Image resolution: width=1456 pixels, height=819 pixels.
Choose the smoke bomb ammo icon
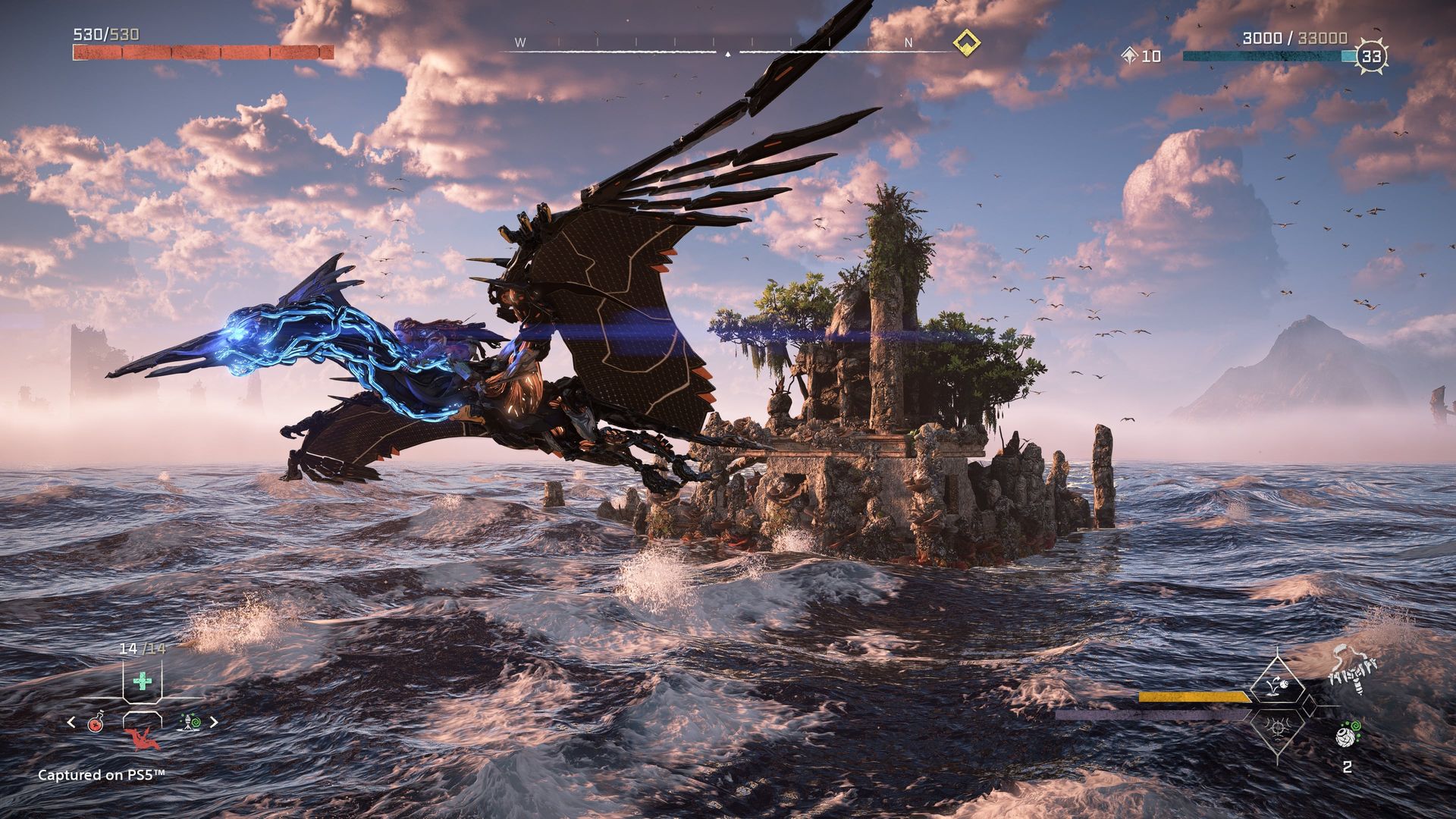point(1347,737)
